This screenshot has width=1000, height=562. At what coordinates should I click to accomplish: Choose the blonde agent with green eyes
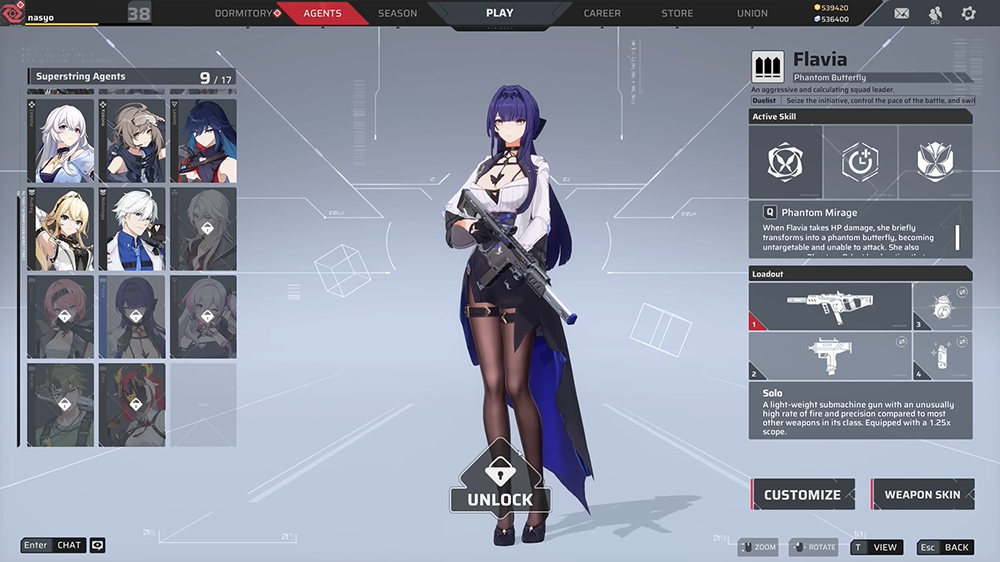pyautogui.click(x=62, y=229)
